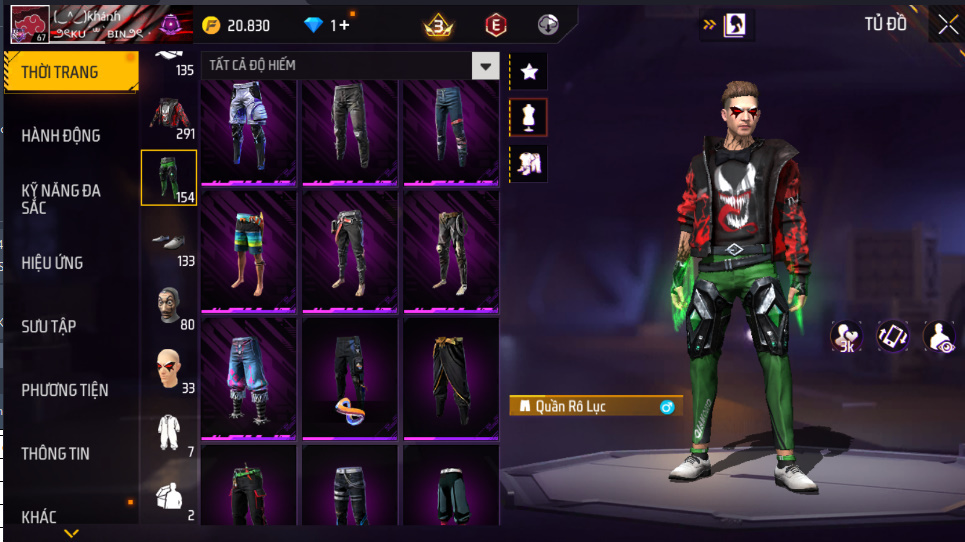965x542 pixels.
Task: Select the jacket tops category with 291 items
Action: pos(169,117)
